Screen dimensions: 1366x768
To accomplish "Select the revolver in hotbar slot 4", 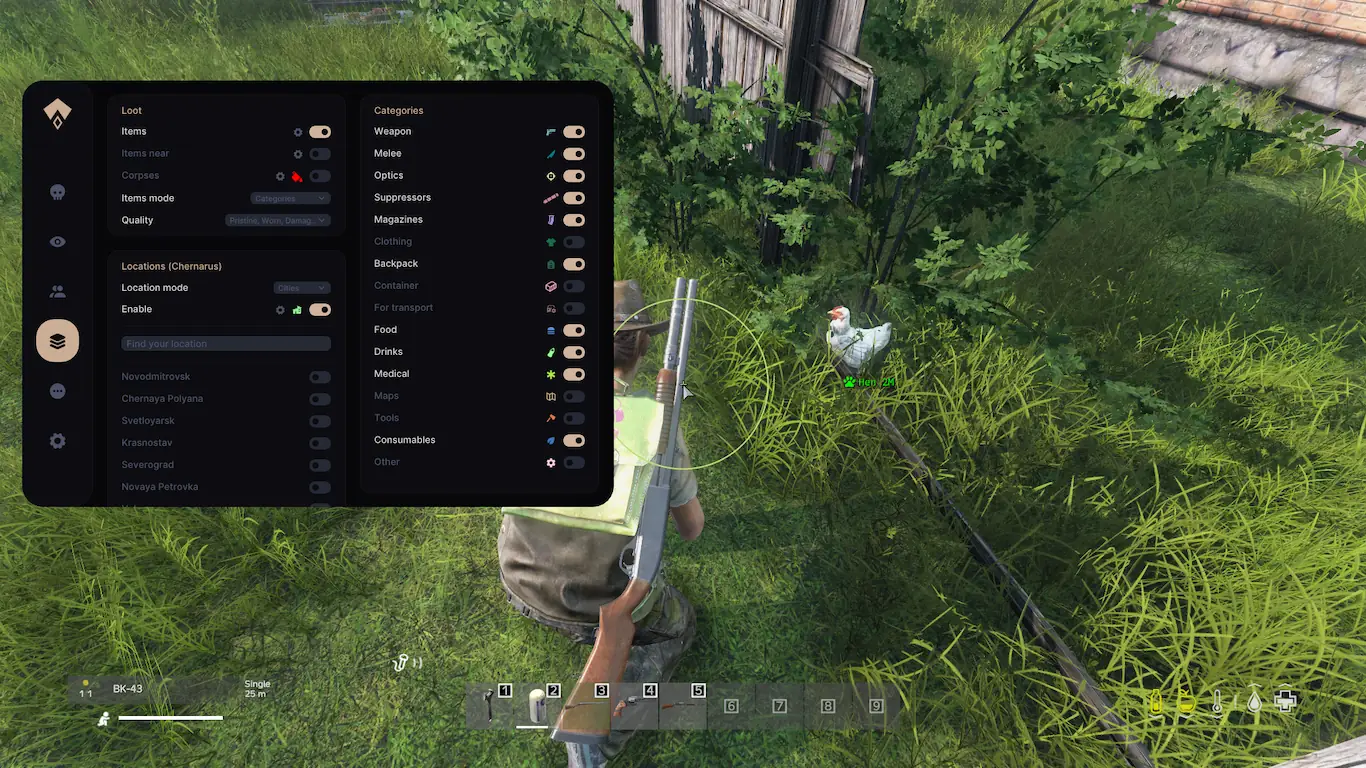I will (x=632, y=705).
